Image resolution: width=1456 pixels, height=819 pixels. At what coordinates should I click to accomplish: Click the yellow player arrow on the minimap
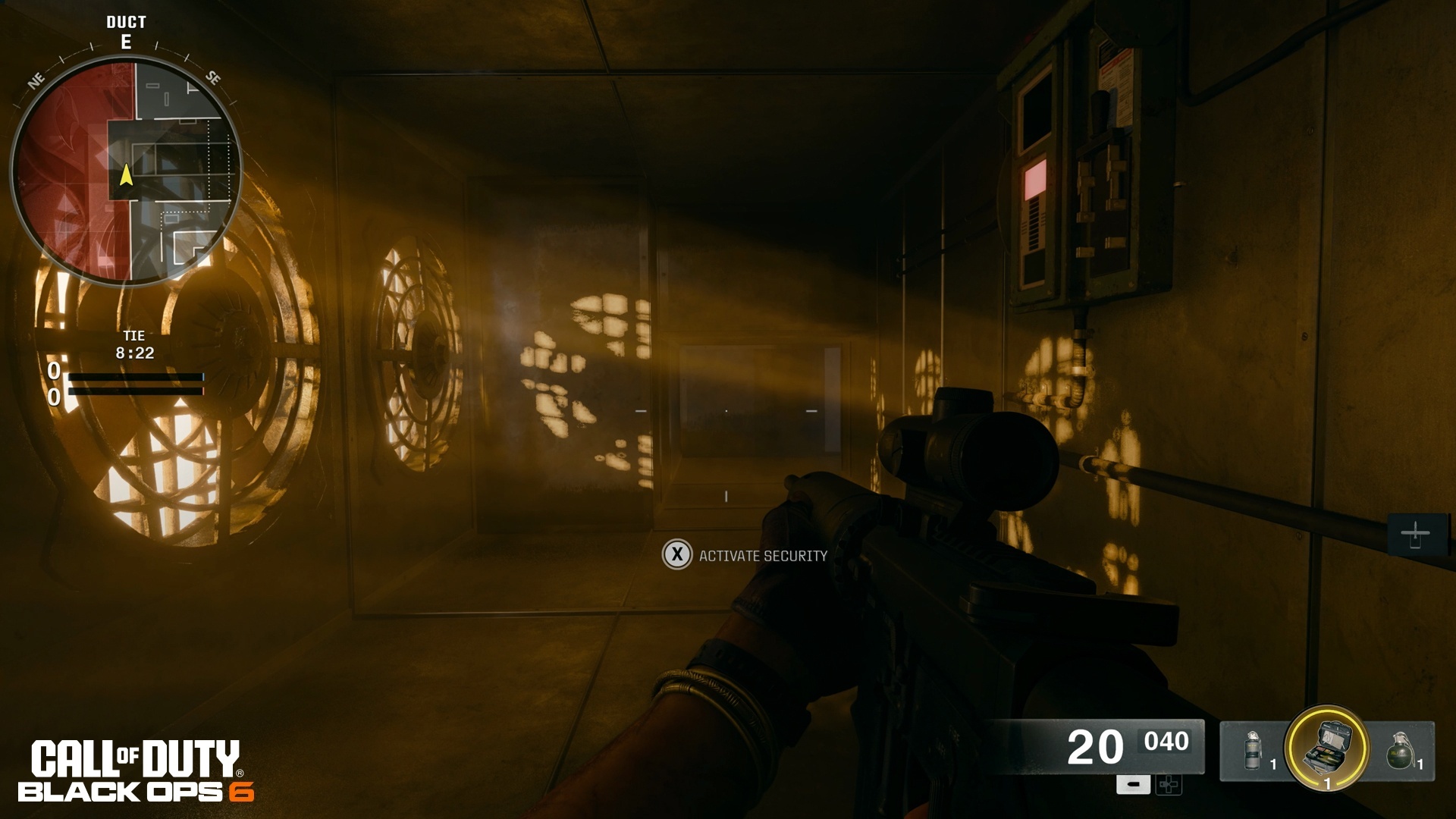(126, 176)
